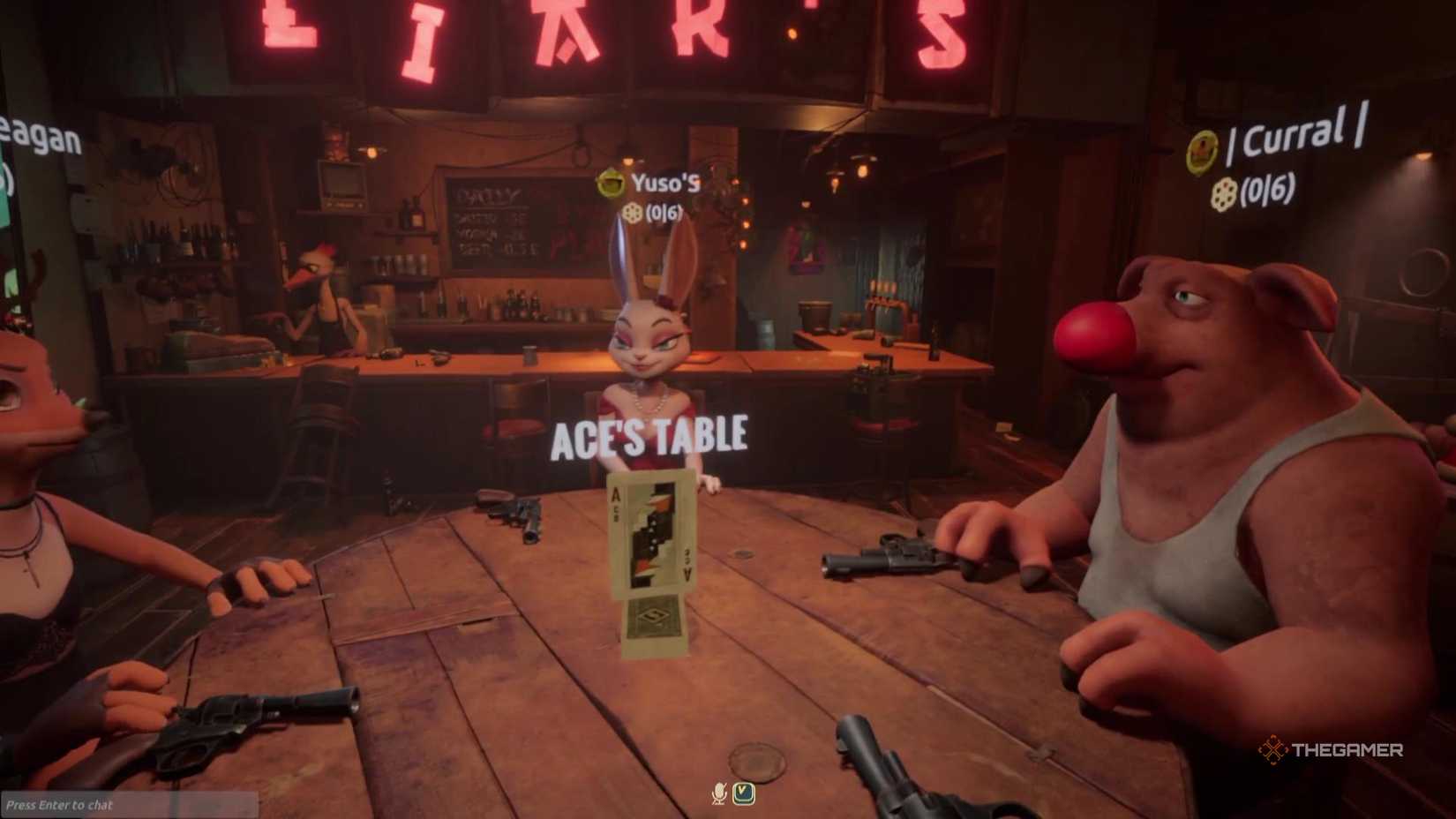1456x819 pixels.
Task: Toggle voice chat with the V indicator
Action: pos(744,793)
